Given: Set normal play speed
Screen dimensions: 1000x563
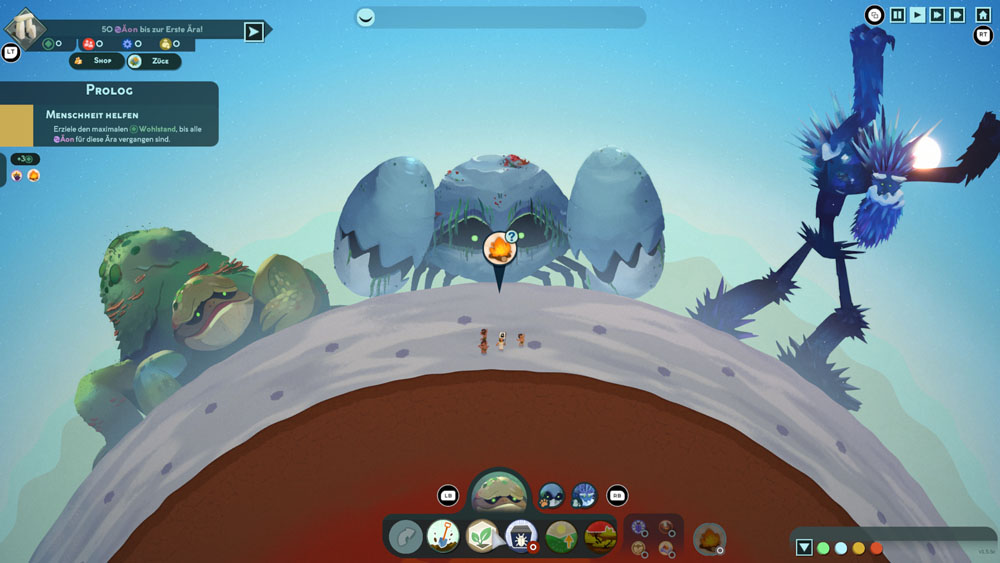Looking at the screenshot, I should click(918, 15).
